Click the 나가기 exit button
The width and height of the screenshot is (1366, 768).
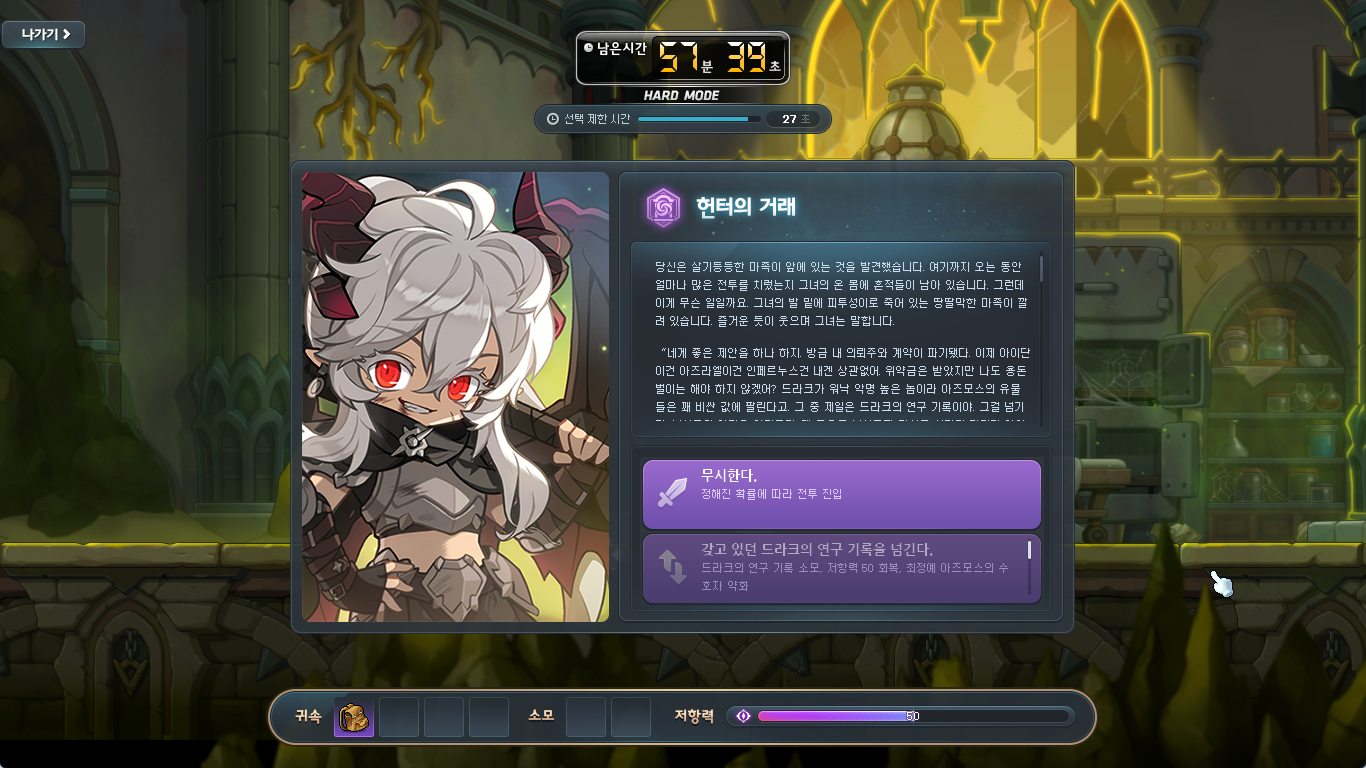point(43,34)
